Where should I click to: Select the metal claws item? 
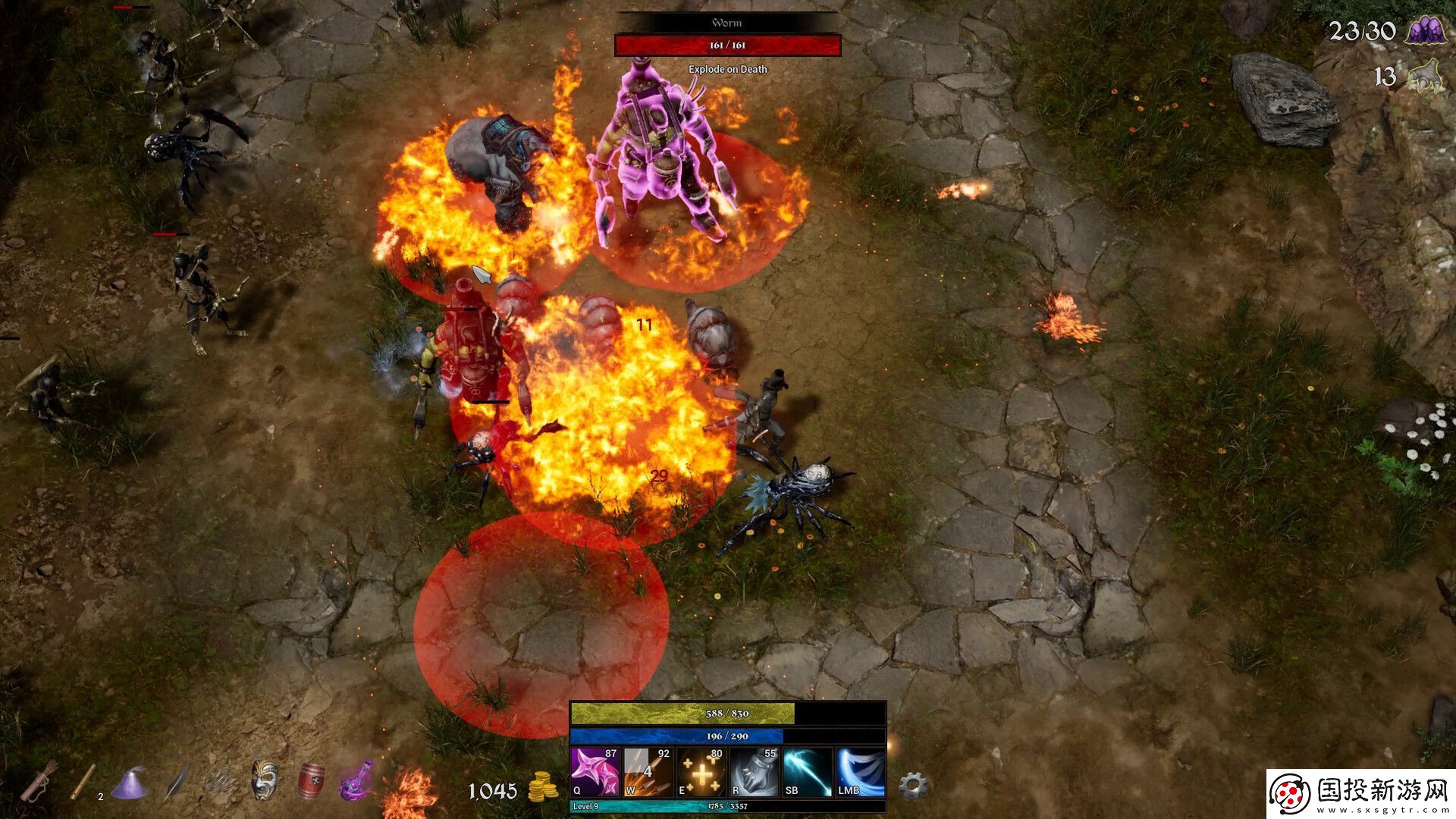[x=220, y=781]
